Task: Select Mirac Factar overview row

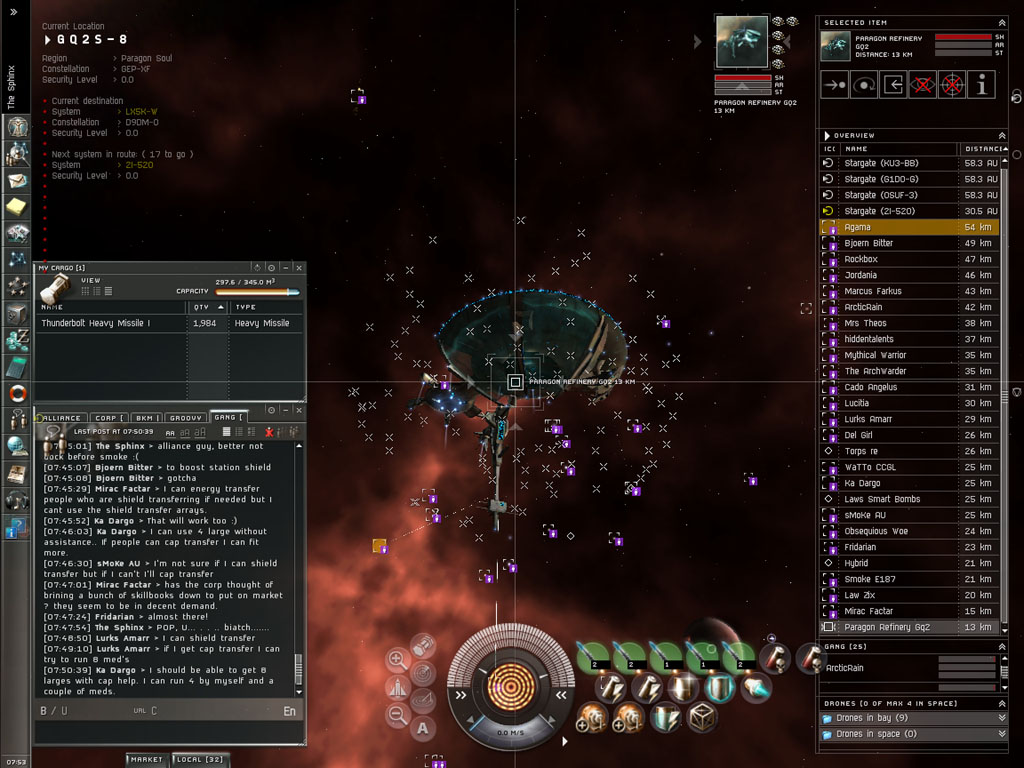Action: (900, 611)
